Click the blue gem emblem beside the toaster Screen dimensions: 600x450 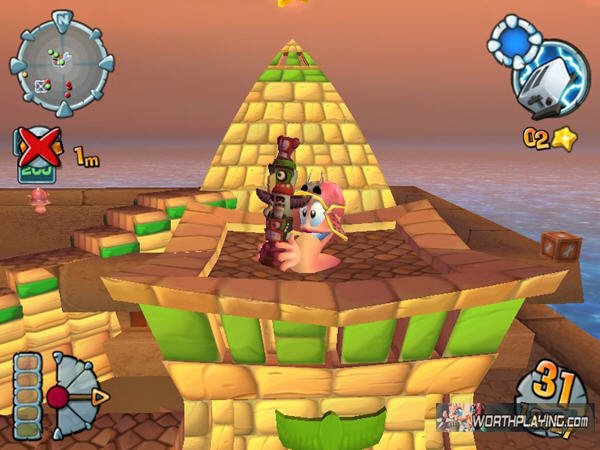tap(511, 43)
